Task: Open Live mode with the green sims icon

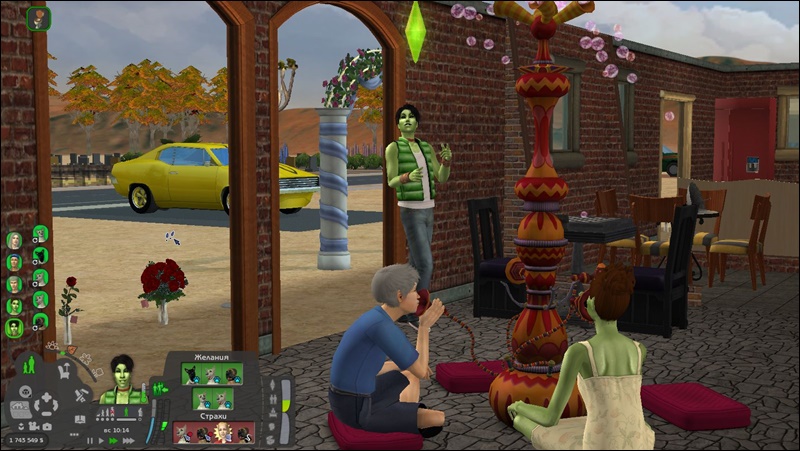Action: [x=28, y=364]
